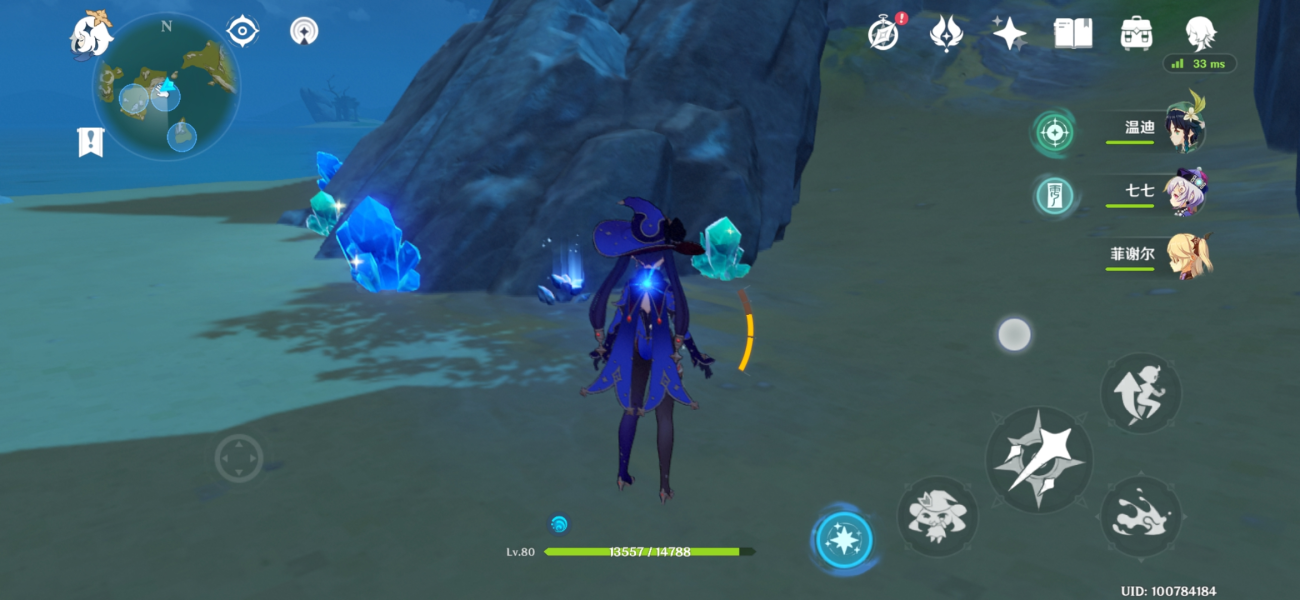Trigger the water splash jump button
Image resolution: width=1300 pixels, height=600 pixels.
coord(1141,516)
